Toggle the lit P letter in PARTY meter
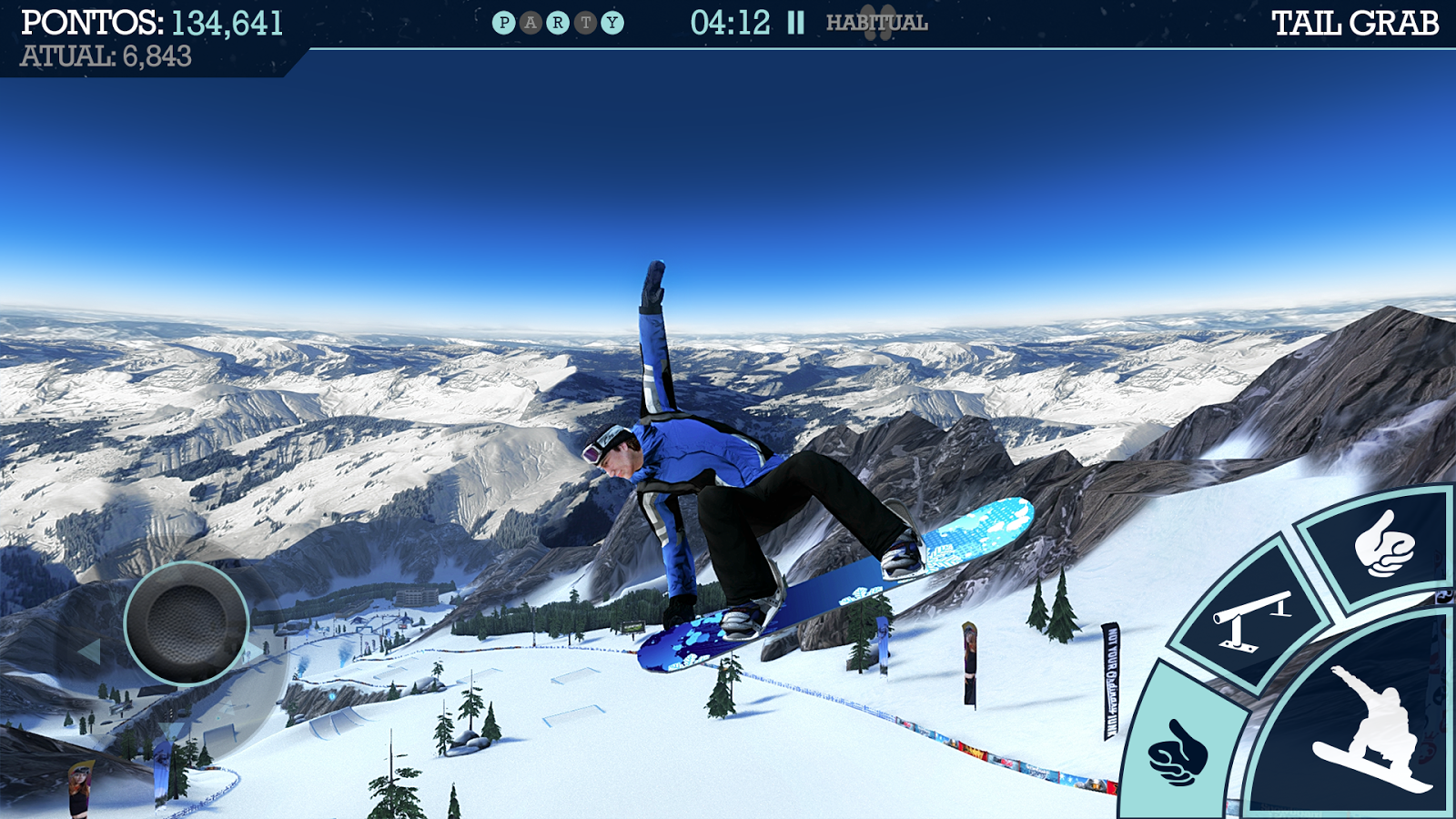Viewport: 1456px width, 819px height. tap(505, 24)
